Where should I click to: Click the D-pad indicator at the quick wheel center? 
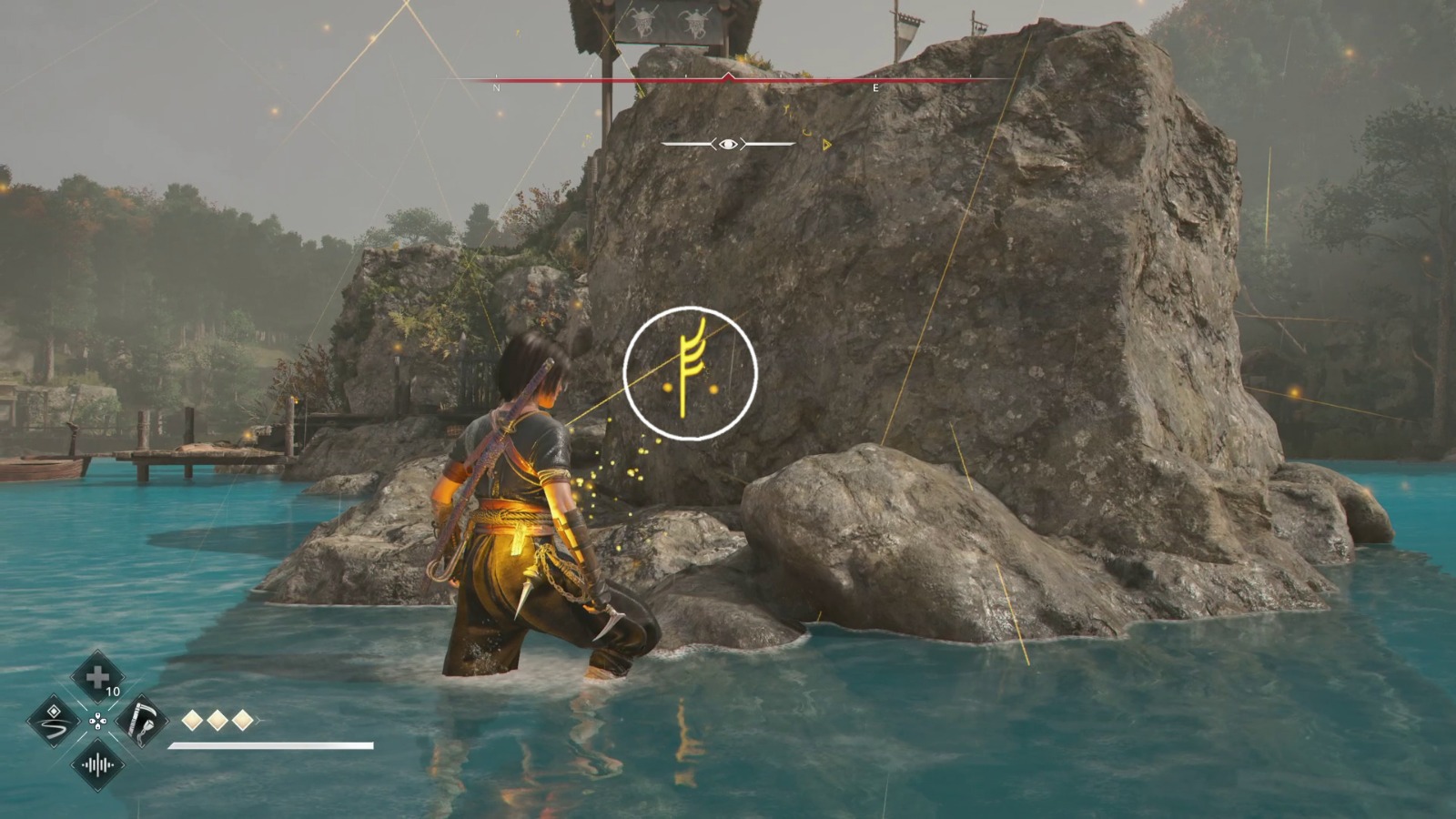click(x=98, y=722)
